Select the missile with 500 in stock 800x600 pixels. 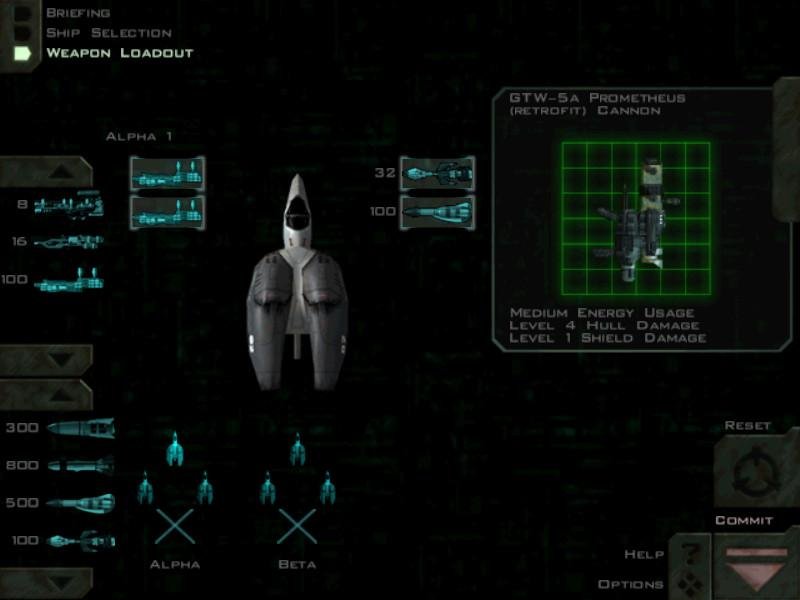click(80, 502)
